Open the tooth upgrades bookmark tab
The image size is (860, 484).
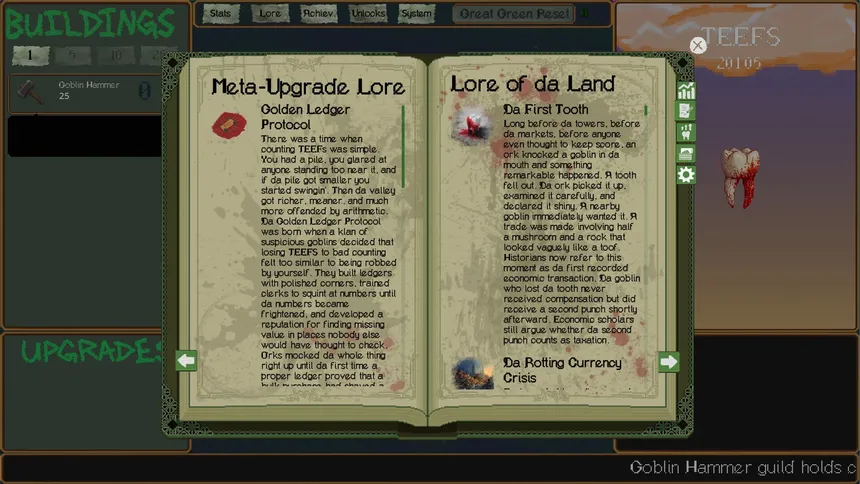click(686, 132)
